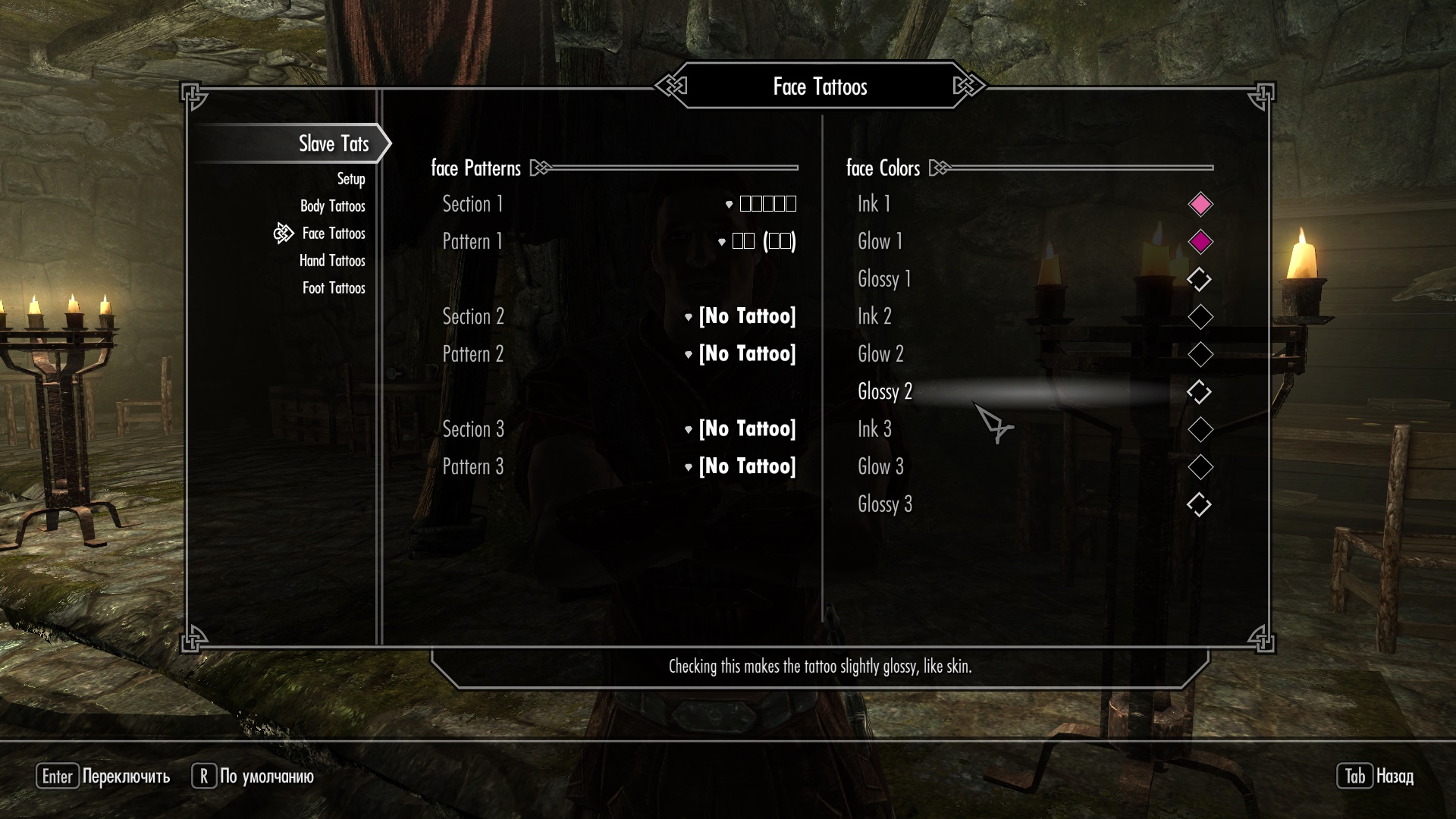Pick a Glow 2 color
This screenshot has height=819, width=1456.
1200,354
